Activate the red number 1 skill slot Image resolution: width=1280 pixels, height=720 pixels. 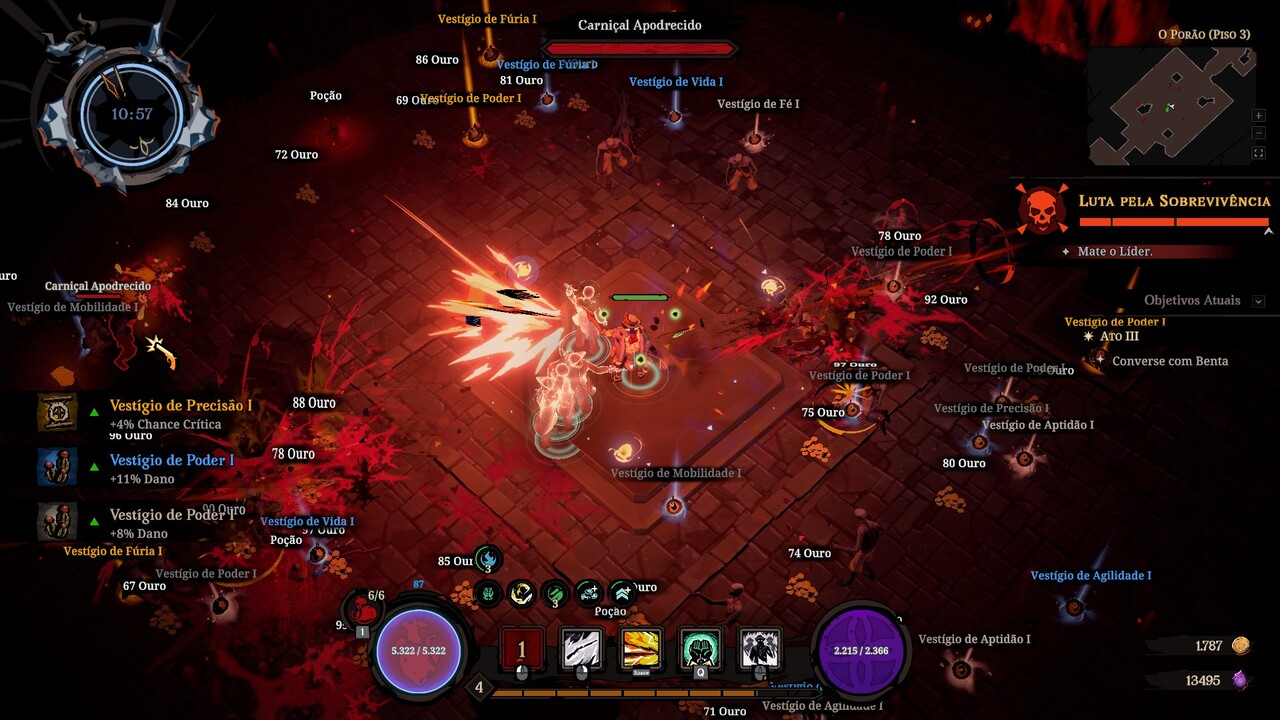[521, 650]
